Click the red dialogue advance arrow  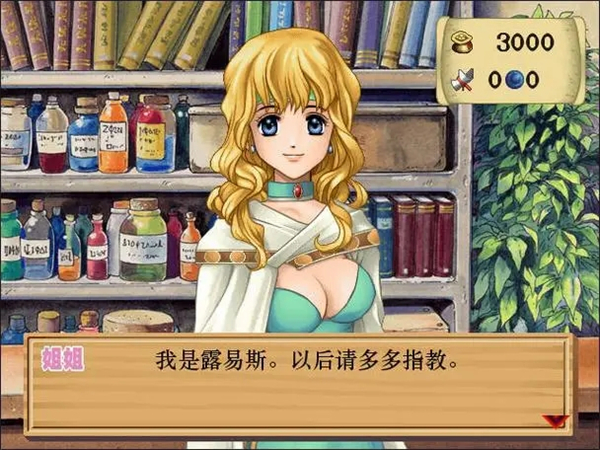click(x=553, y=421)
